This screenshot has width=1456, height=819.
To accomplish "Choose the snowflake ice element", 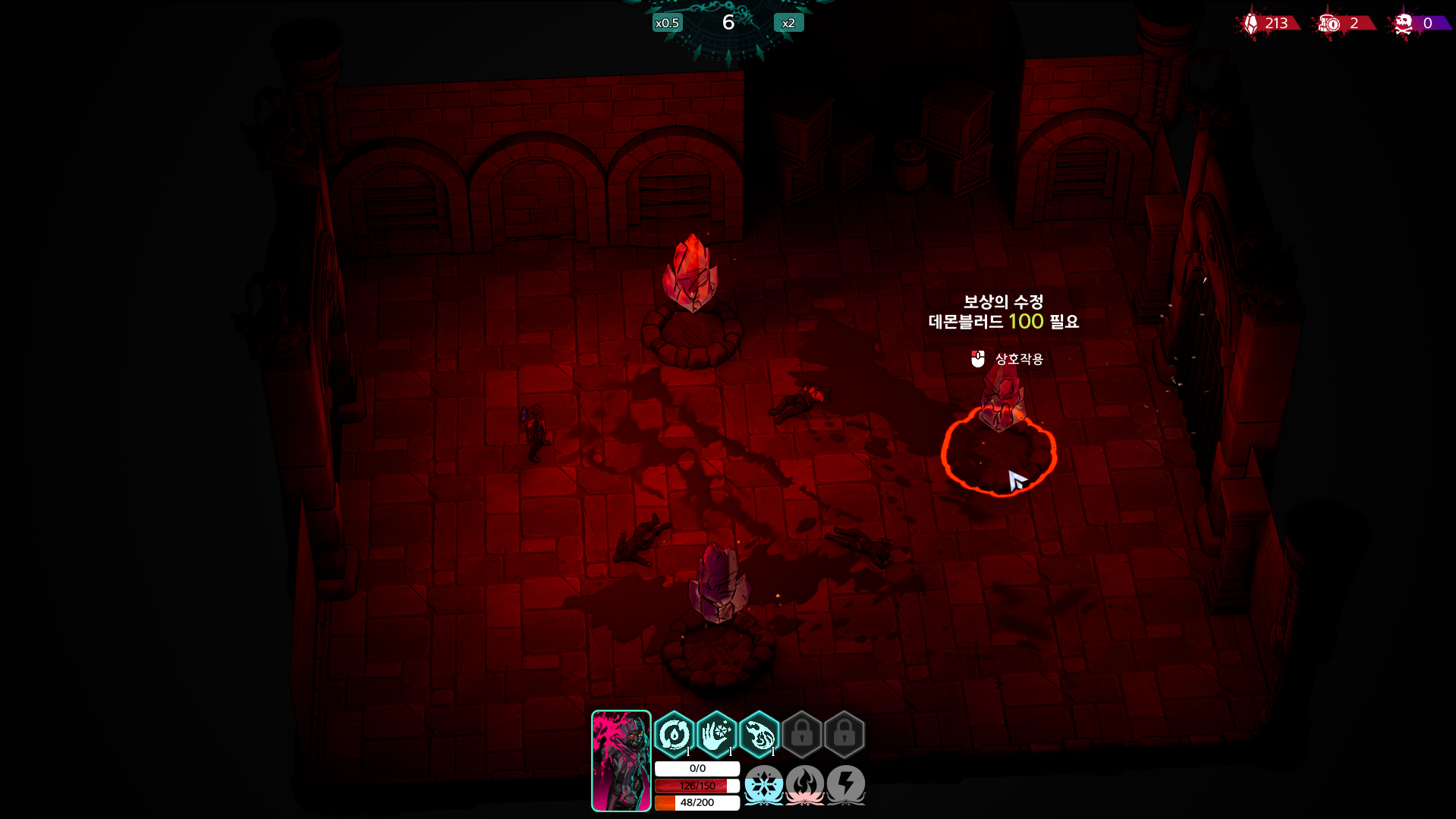I will click(763, 784).
